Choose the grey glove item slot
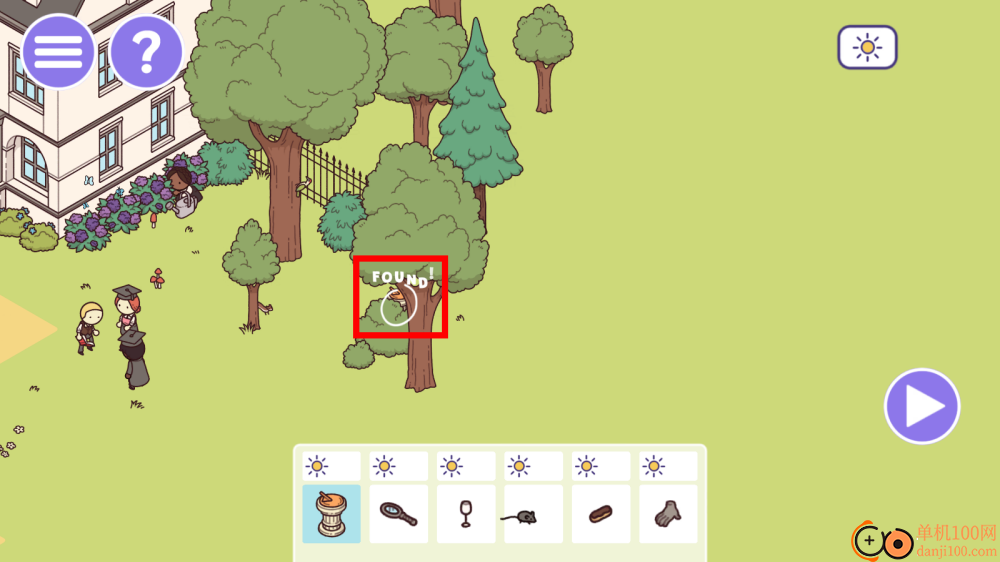The height and width of the screenshot is (562, 1000). (668, 514)
